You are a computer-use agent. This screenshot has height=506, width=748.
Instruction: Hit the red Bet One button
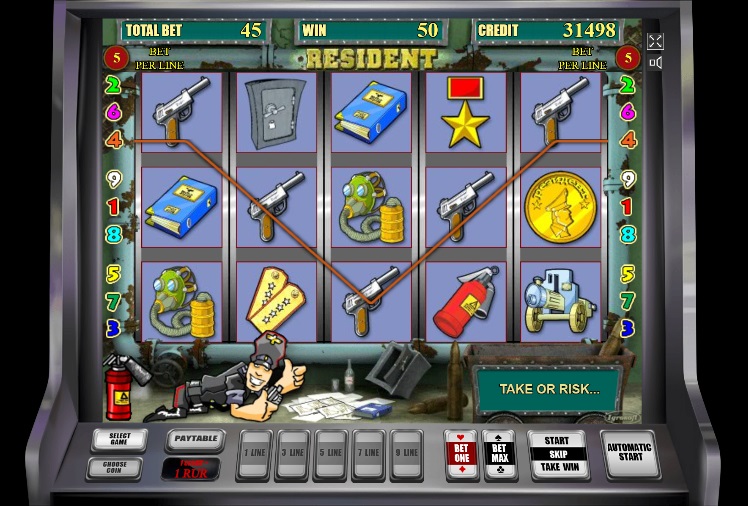461,454
